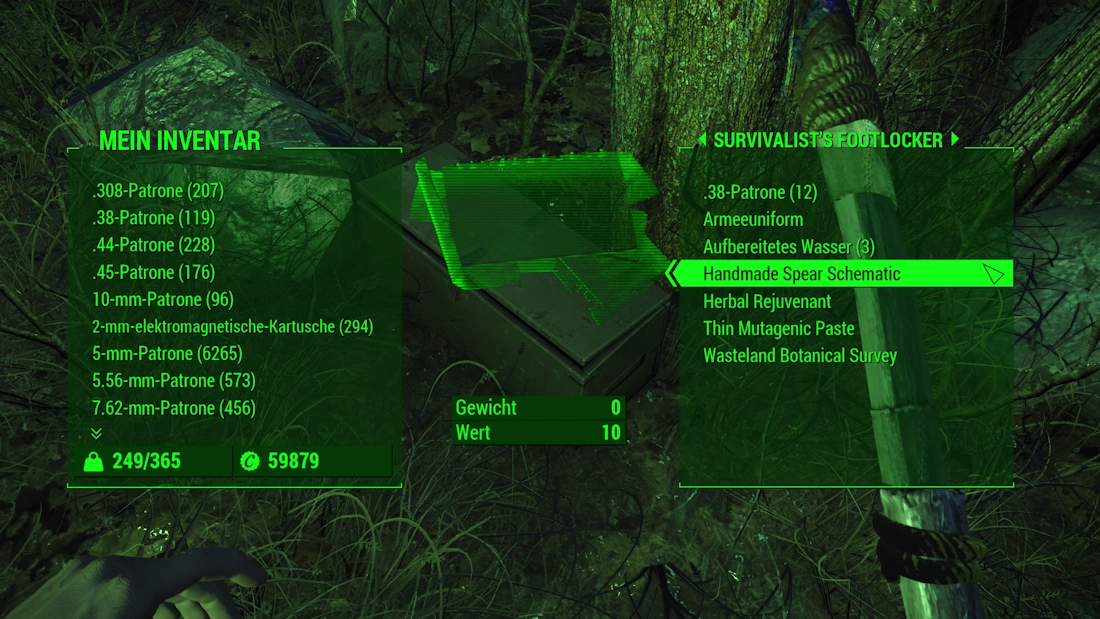1100x619 pixels.
Task: Take the Wasteland Botanical Survey
Action: 800,356
